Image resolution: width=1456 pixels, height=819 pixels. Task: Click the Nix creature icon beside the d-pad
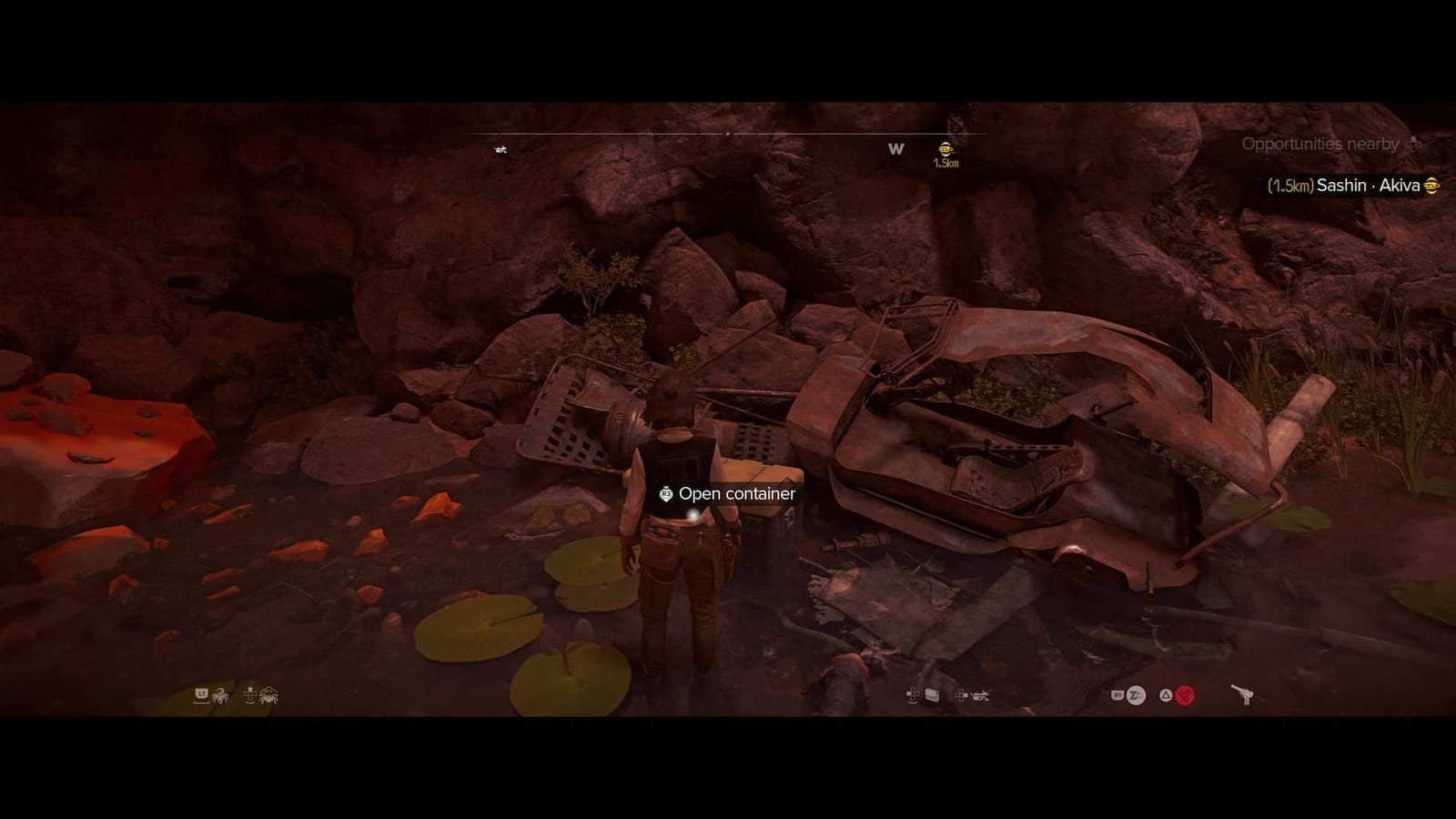[269, 695]
